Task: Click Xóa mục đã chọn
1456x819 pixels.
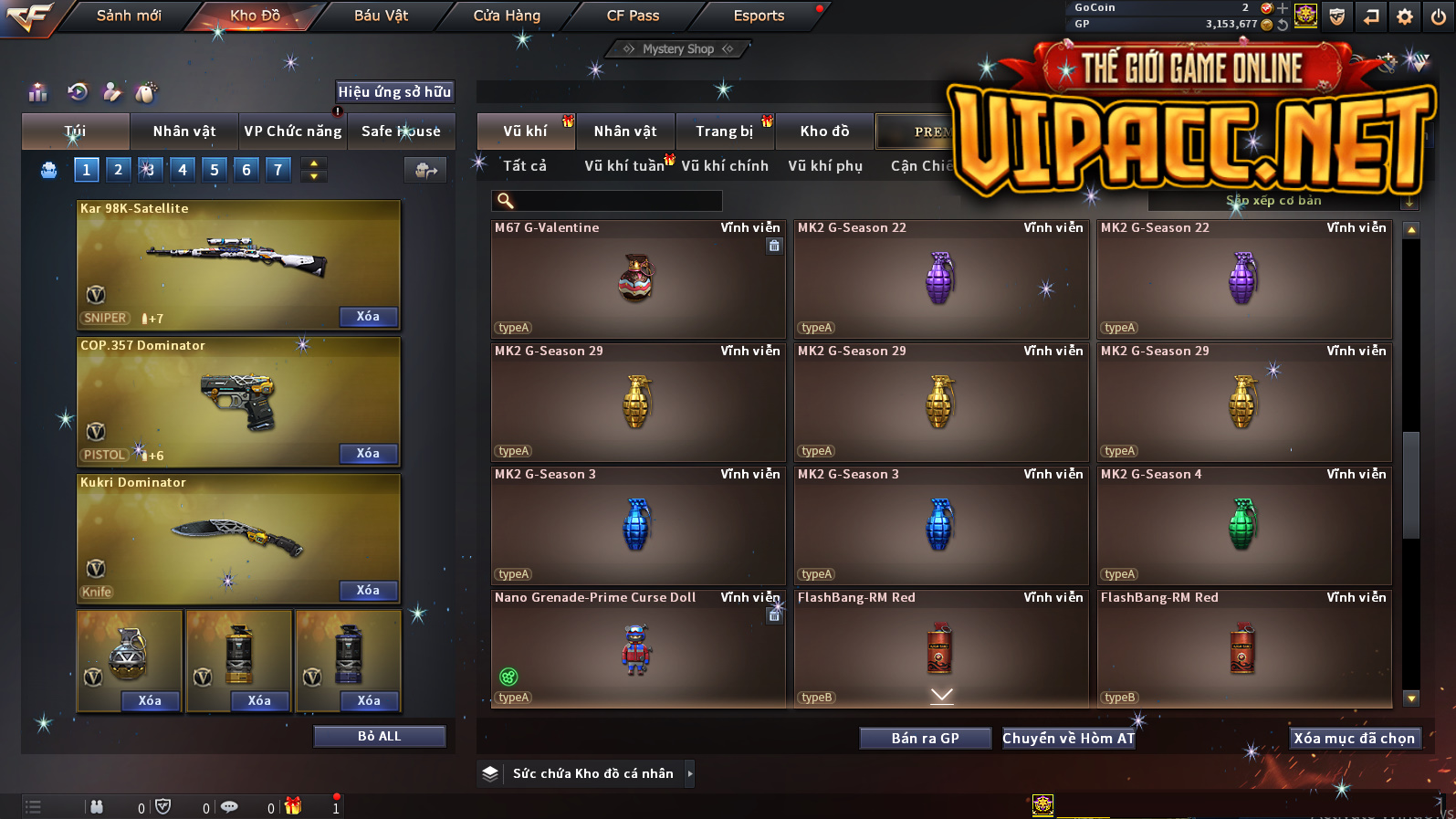Action: tap(1354, 739)
